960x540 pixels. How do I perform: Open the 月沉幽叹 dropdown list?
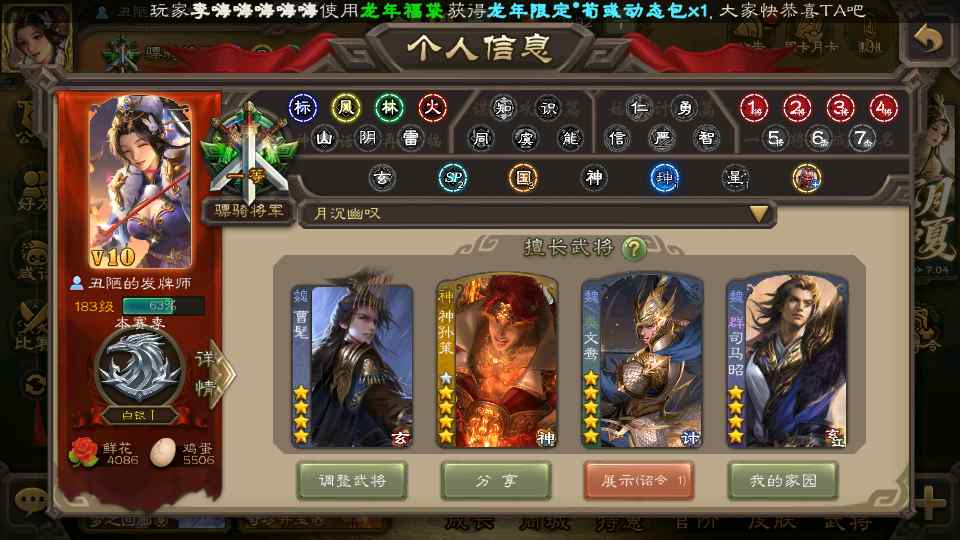click(x=760, y=213)
